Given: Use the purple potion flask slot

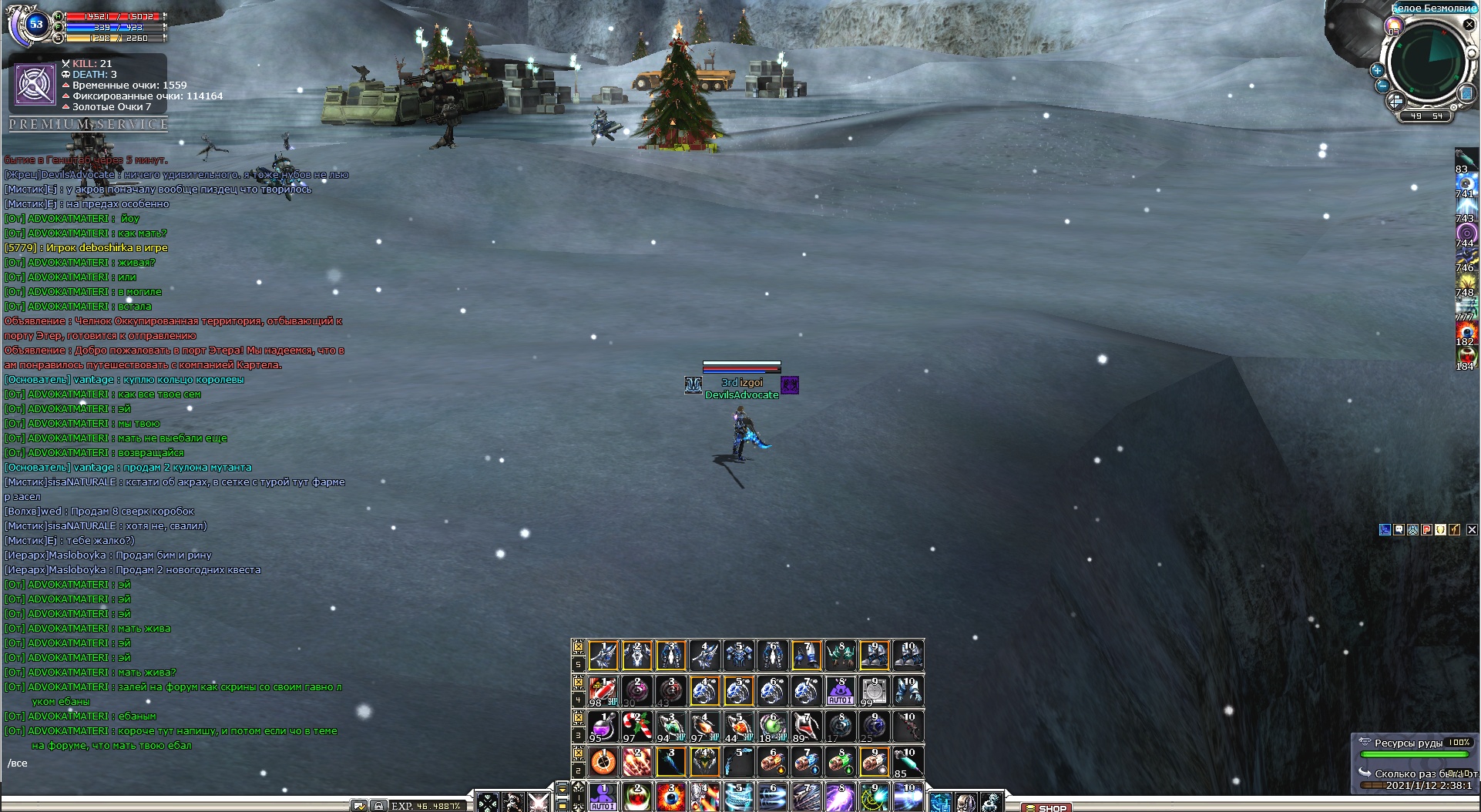Looking at the screenshot, I should point(603,726).
